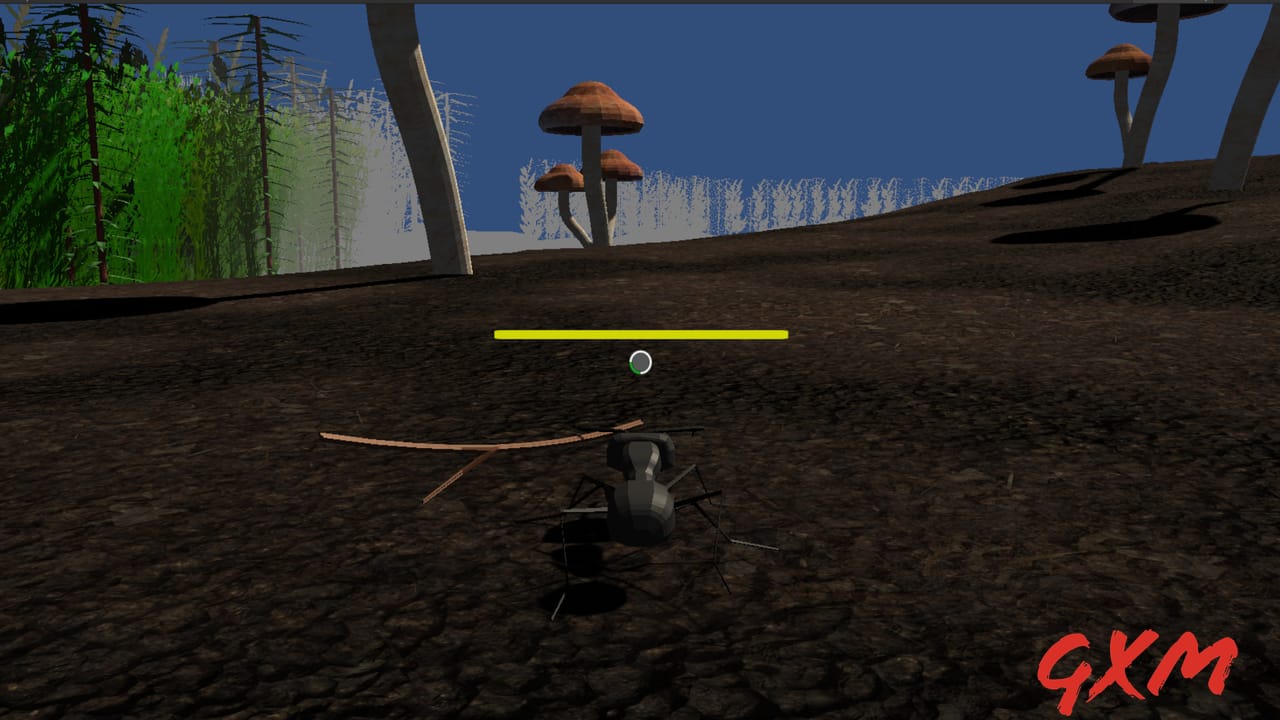This screenshot has height=720, width=1280.
Task: Click the red GXM logo watermark
Action: point(1138,665)
